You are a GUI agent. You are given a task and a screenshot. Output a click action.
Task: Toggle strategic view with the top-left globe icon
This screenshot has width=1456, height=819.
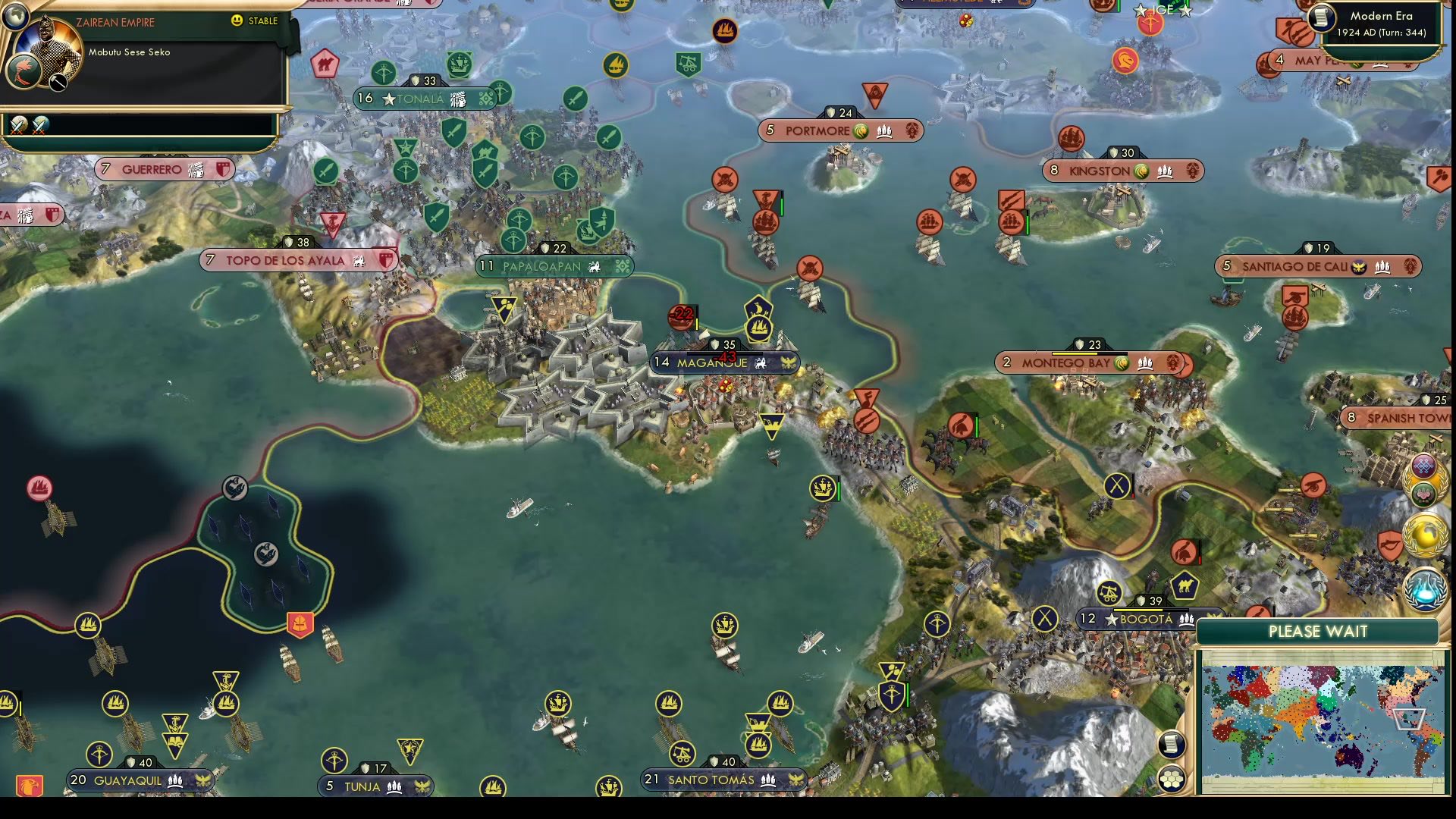coord(17,15)
